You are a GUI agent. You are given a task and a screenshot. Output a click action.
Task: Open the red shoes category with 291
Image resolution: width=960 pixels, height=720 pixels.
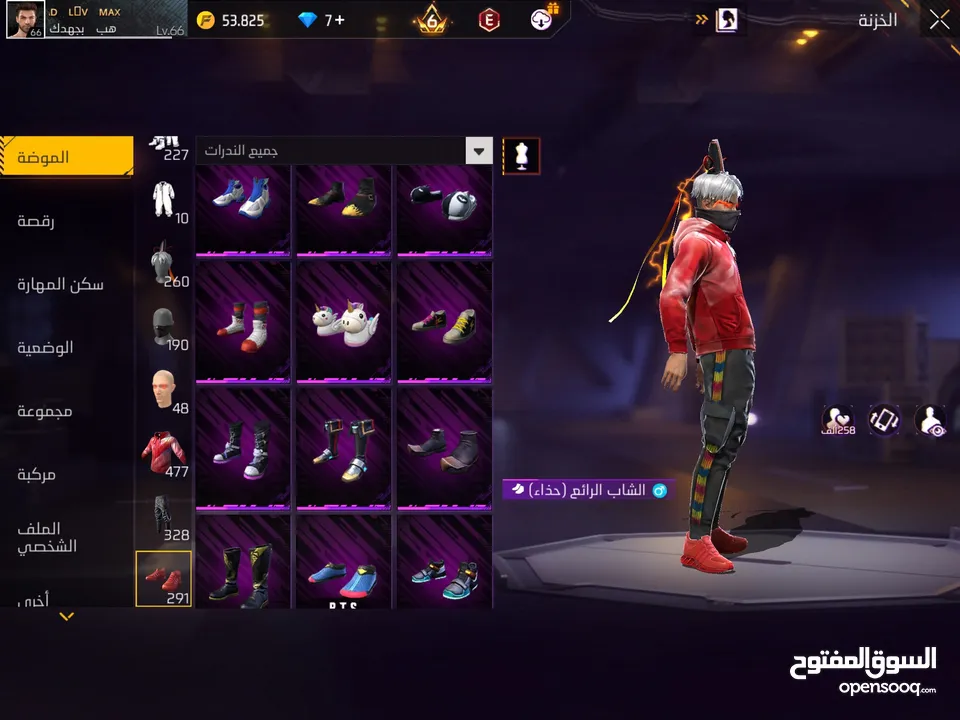pos(163,578)
